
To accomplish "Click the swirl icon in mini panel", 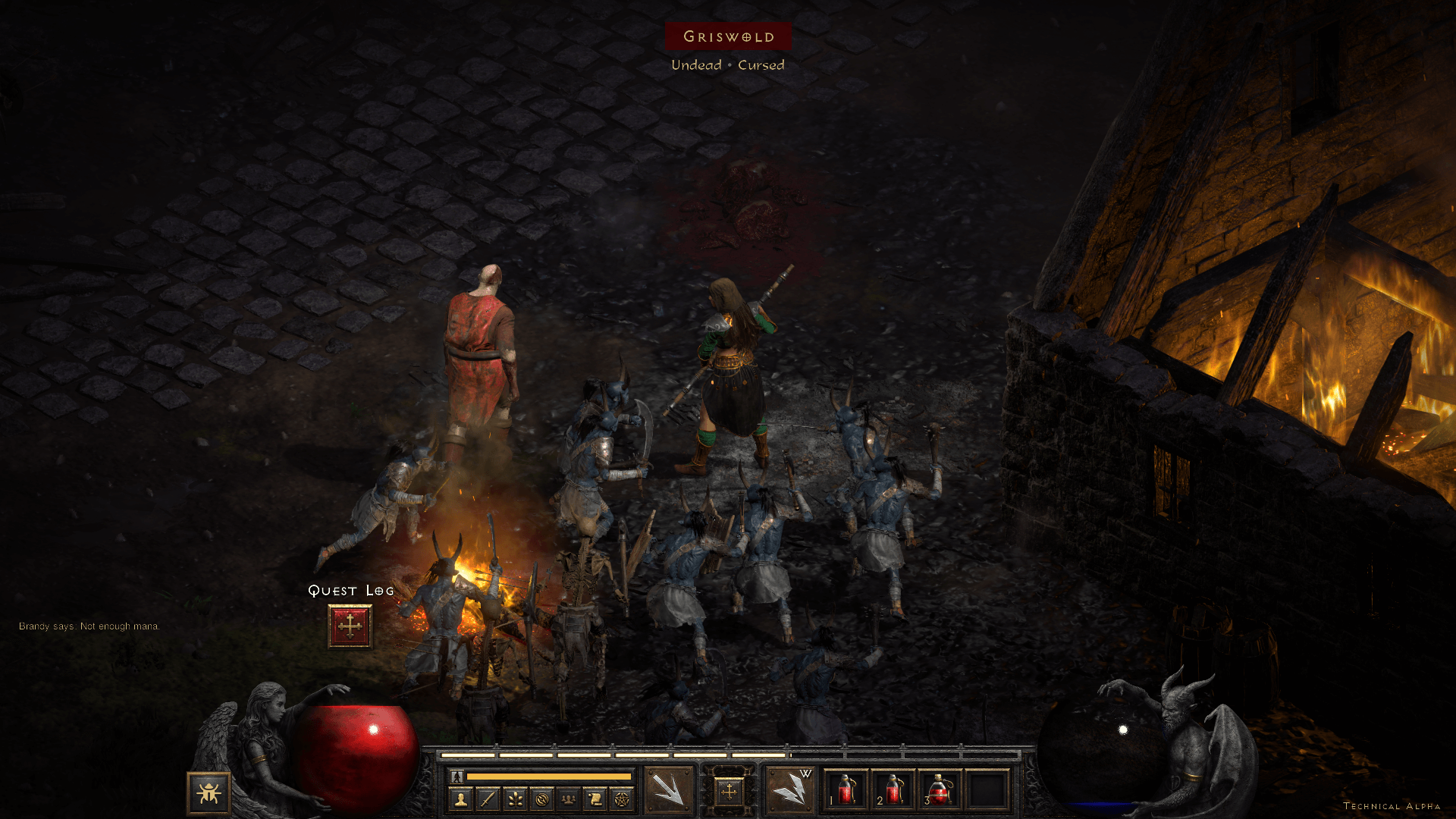I will tap(541, 799).
